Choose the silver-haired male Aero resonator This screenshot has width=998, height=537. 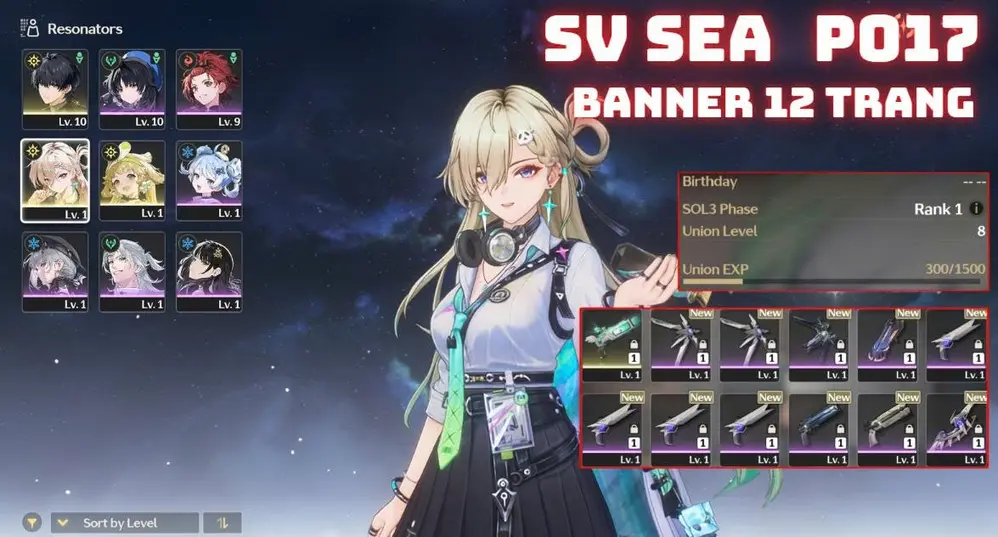point(132,271)
